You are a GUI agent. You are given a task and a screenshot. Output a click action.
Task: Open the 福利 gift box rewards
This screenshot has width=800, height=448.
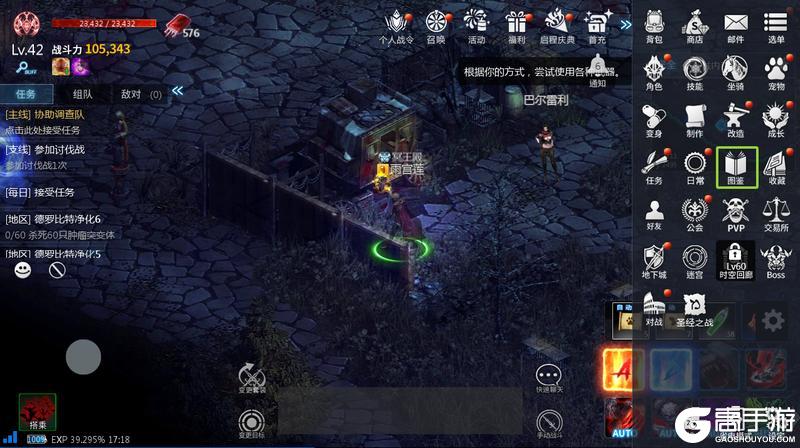(x=516, y=24)
